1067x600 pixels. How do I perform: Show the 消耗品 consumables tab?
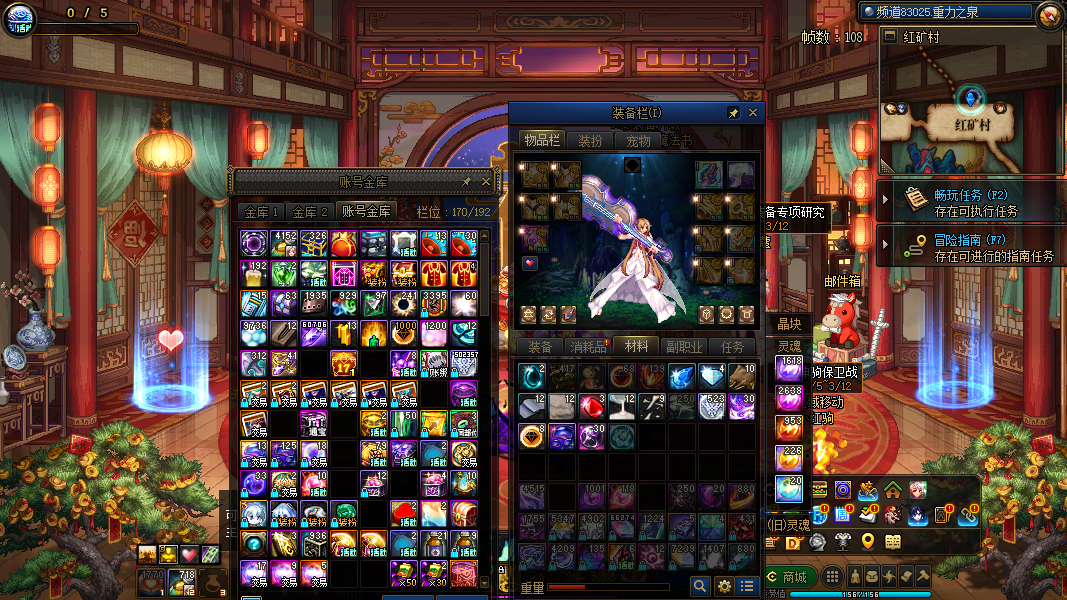[588, 347]
